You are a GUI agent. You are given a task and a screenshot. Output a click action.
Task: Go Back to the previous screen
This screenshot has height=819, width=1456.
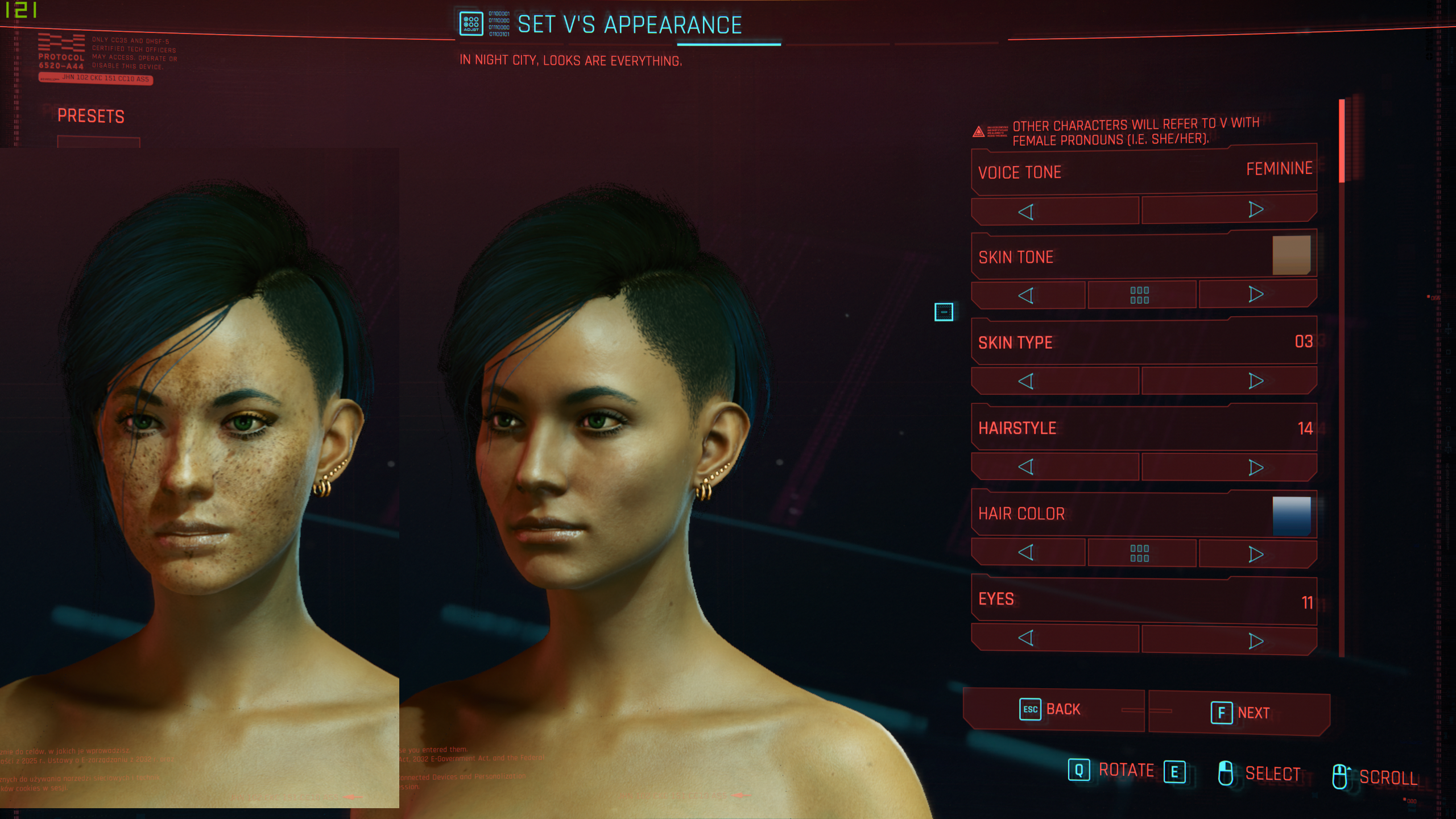tap(1052, 710)
